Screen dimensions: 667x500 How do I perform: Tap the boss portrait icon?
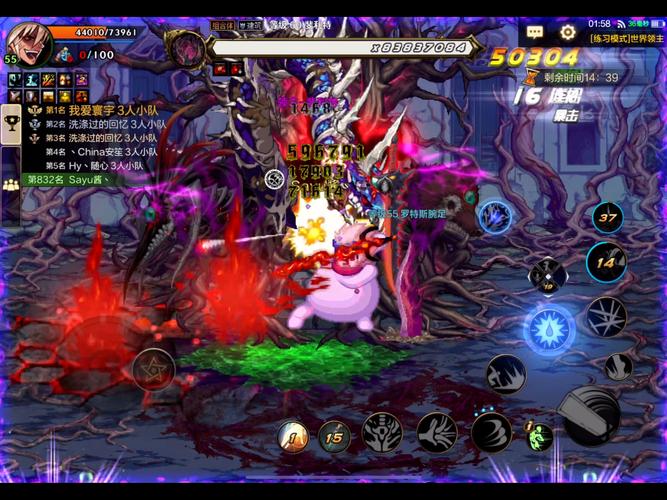pos(184,47)
